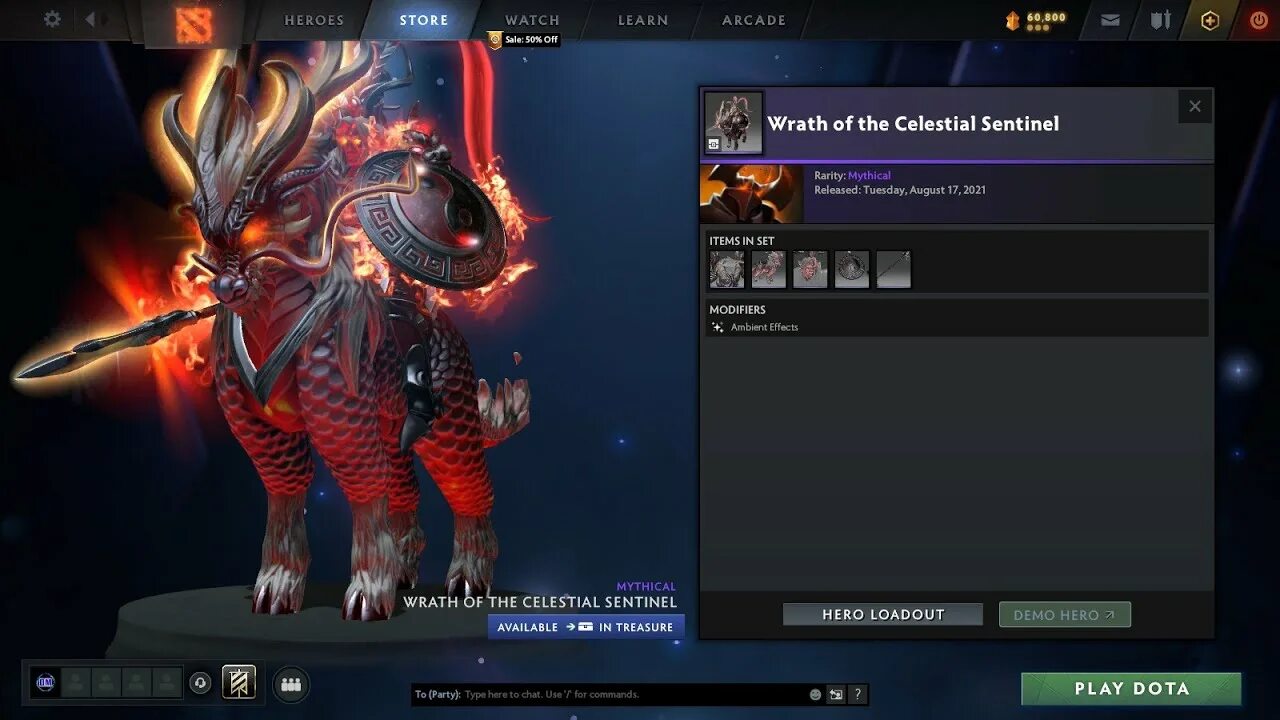Open the Heroes tab
This screenshot has height=720, width=1280.
314,20
